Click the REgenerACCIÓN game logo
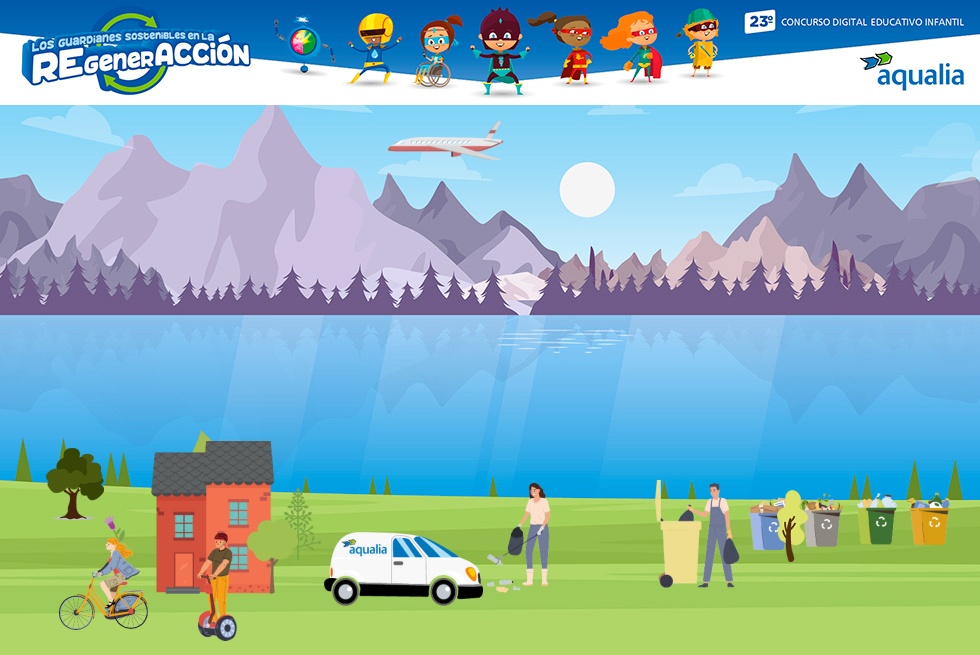Image resolution: width=980 pixels, height=655 pixels. tap(137, 55)
